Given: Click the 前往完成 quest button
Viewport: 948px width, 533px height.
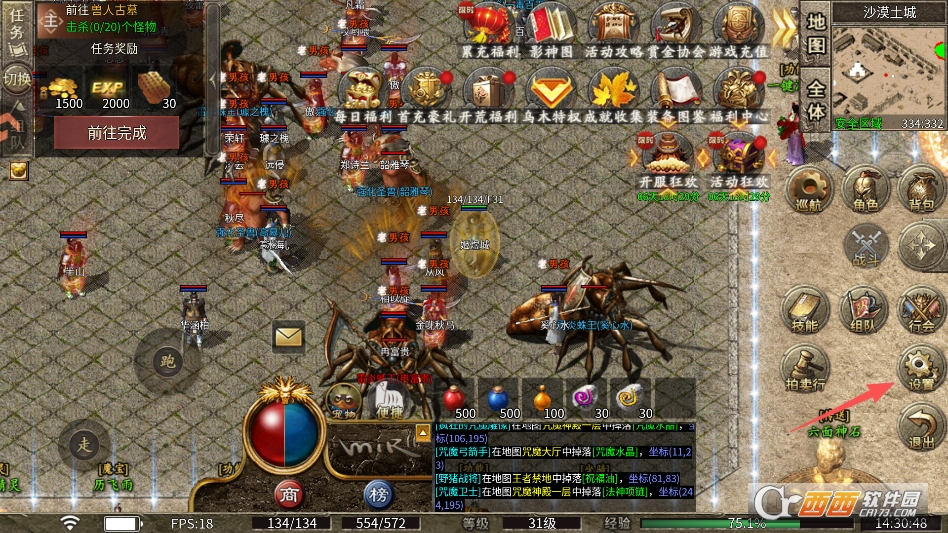Looking at the screenshot, I should point(117,133).
